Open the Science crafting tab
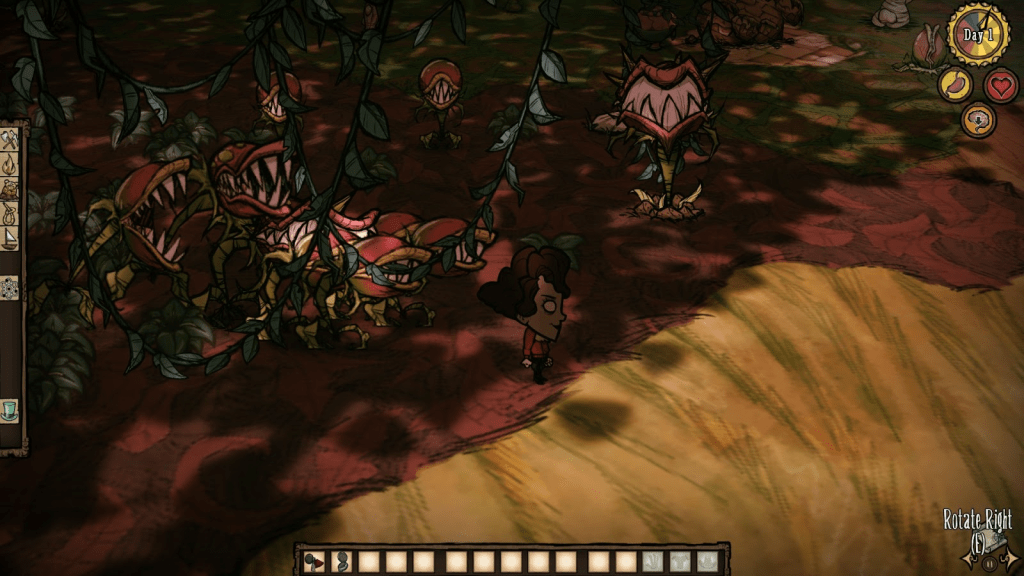 coord(10,288)
